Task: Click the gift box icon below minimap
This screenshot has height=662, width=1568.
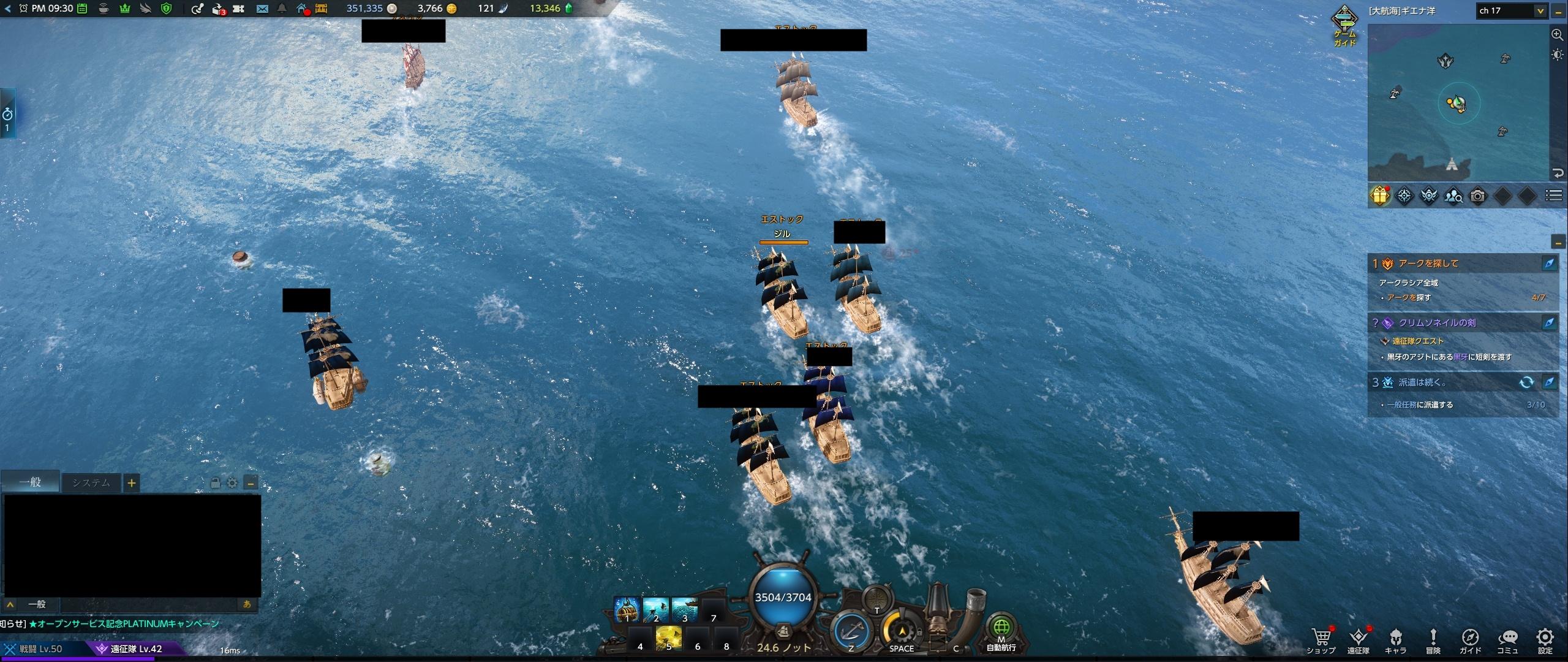Action: tap(1380, 196)
